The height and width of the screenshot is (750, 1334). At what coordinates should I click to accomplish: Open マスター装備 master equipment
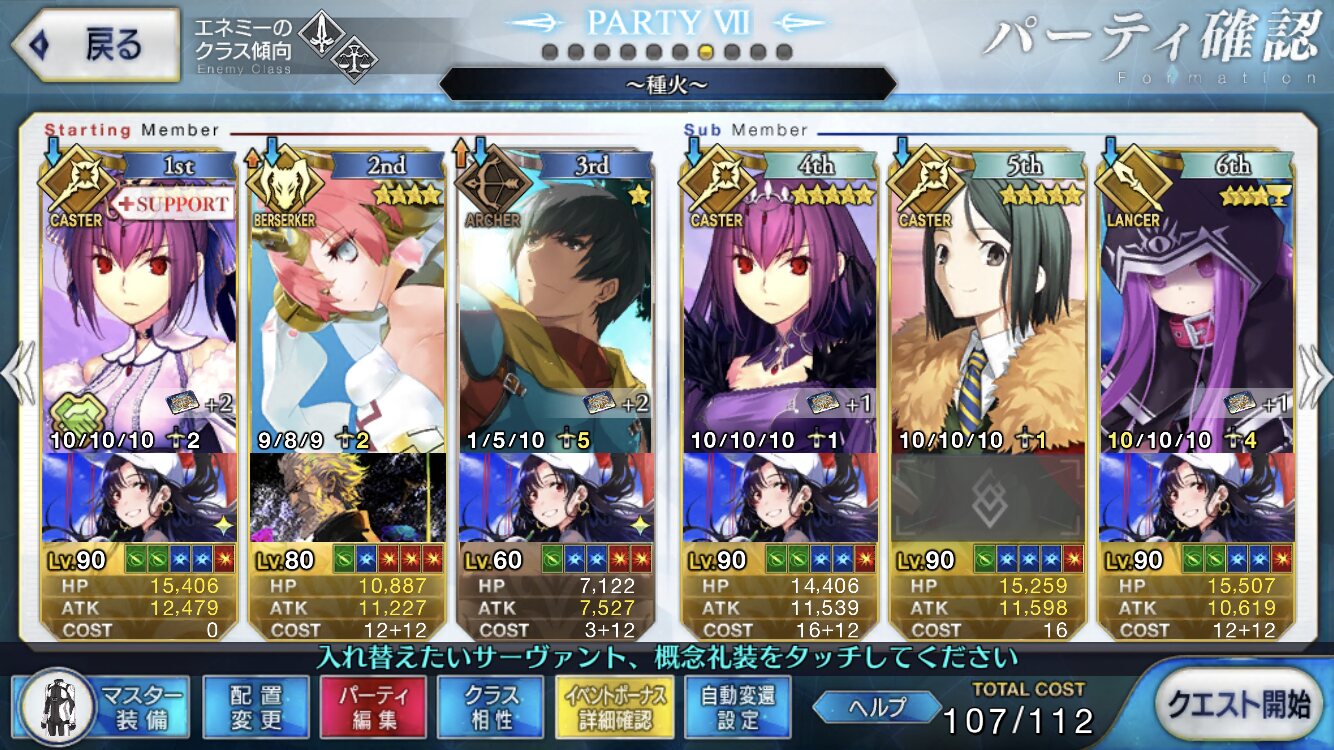click(x=104, y=707)
